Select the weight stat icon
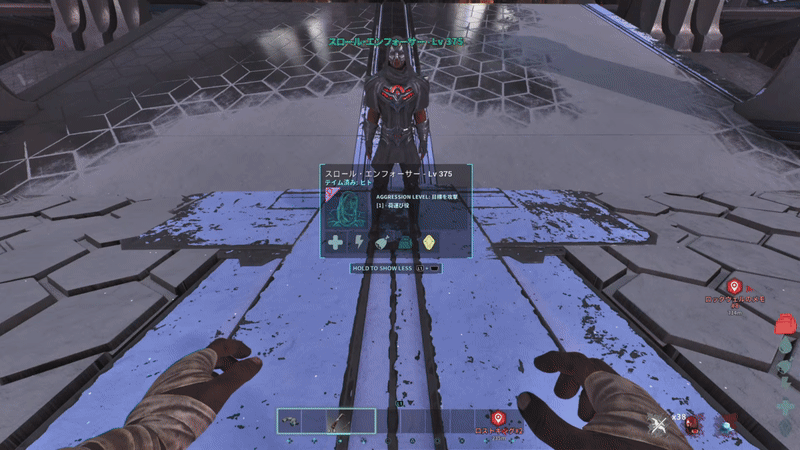Image resolution: width=800 pixels, height=450 pixels. click(x=406, y=242)
